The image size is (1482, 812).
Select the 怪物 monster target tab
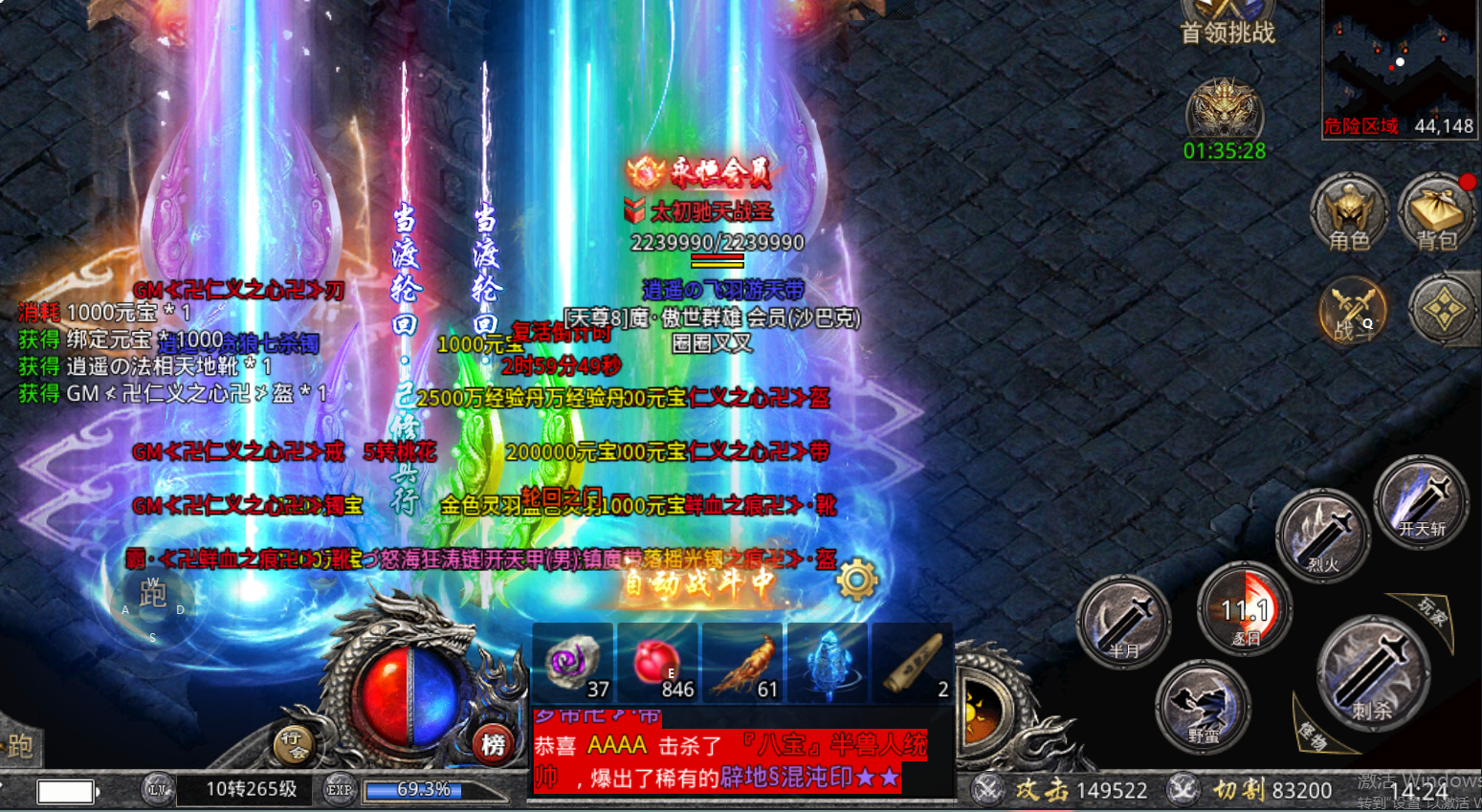pos(1313,731)
